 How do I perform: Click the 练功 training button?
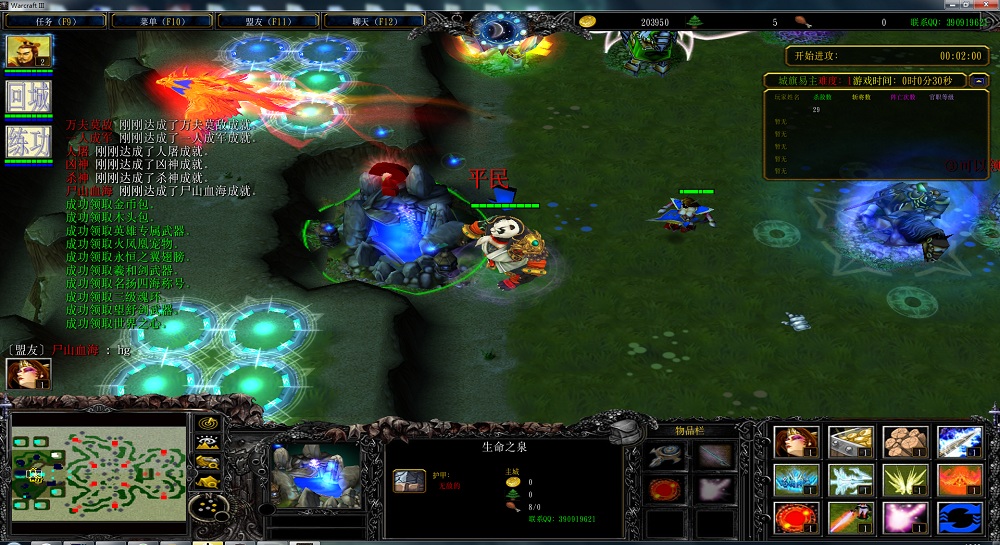[x=28, y=142]
